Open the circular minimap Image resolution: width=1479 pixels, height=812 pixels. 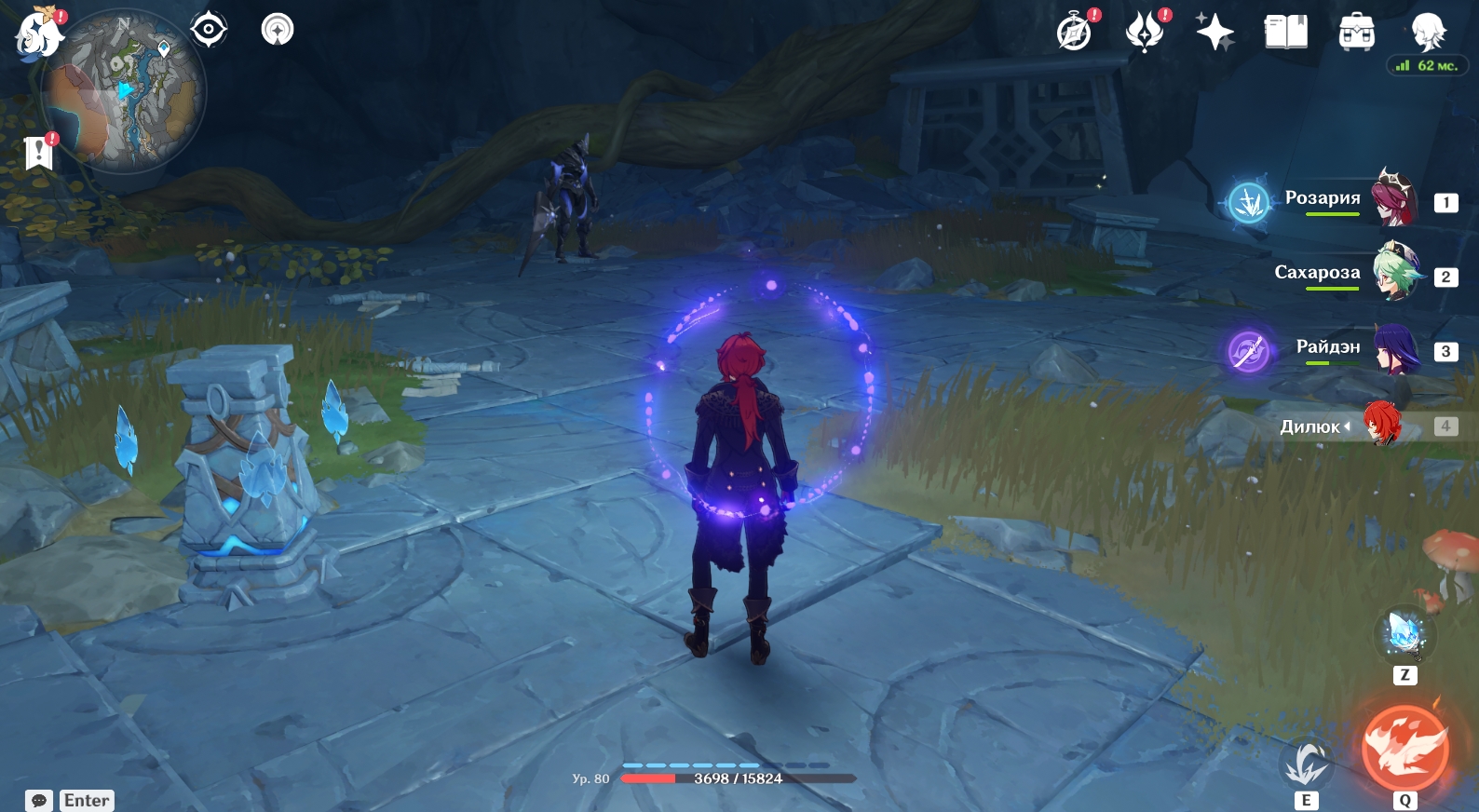point(125,91)
